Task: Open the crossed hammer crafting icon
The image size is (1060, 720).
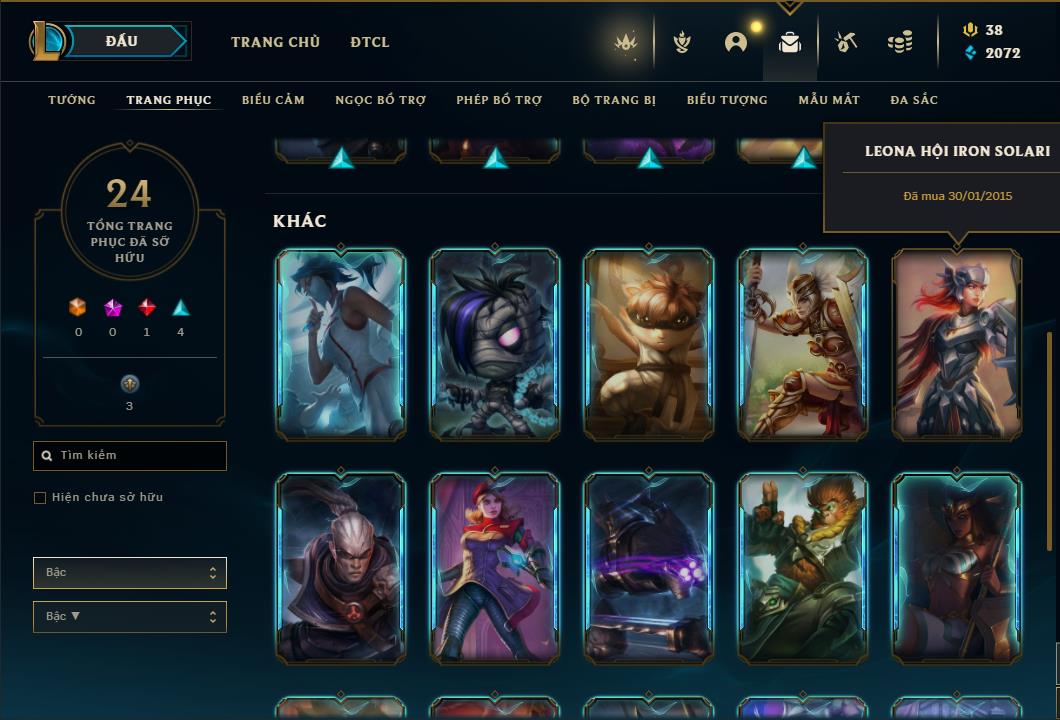Action: 845,42
